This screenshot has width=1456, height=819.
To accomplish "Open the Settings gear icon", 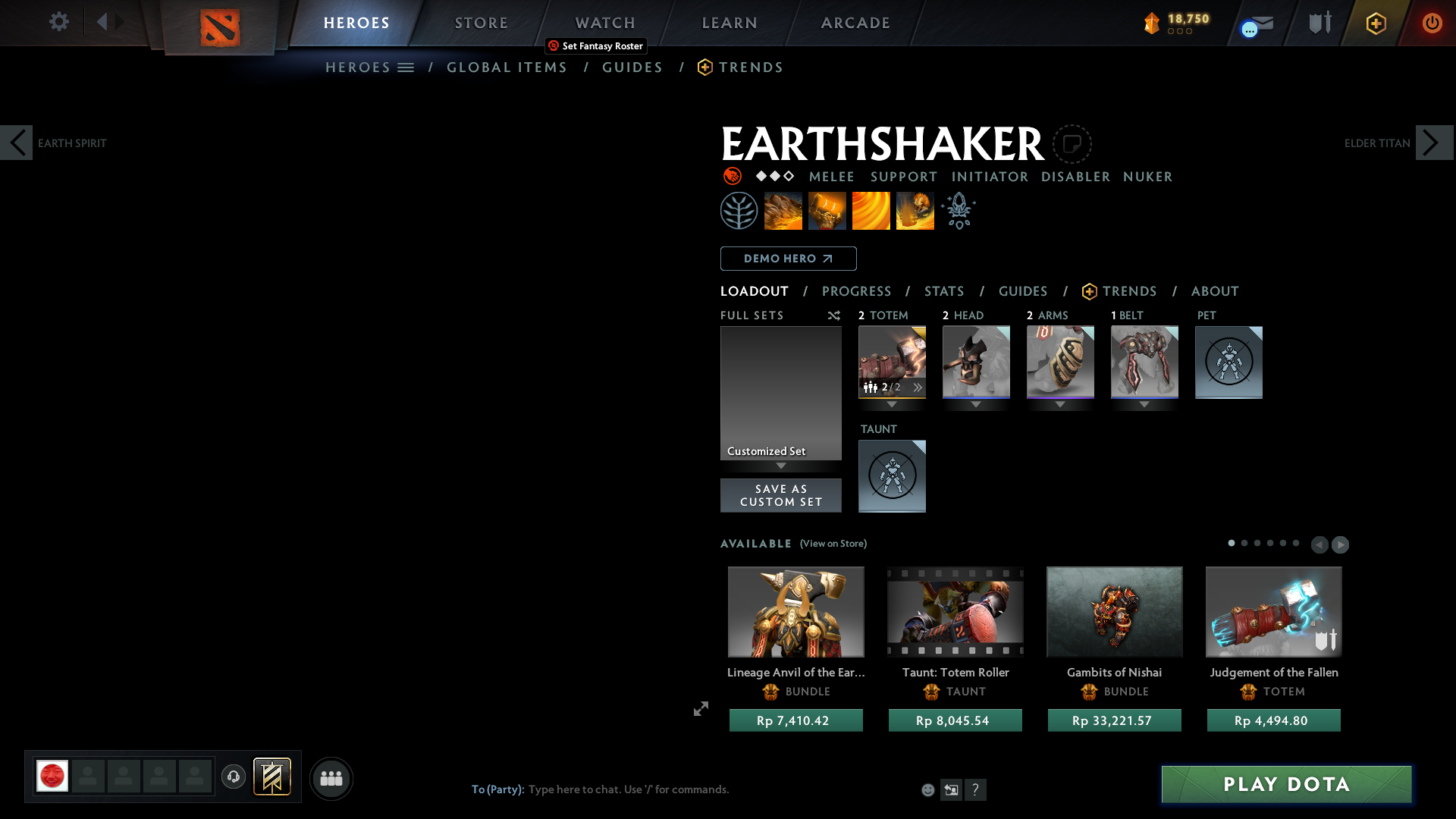I will [x=59, y=22].
